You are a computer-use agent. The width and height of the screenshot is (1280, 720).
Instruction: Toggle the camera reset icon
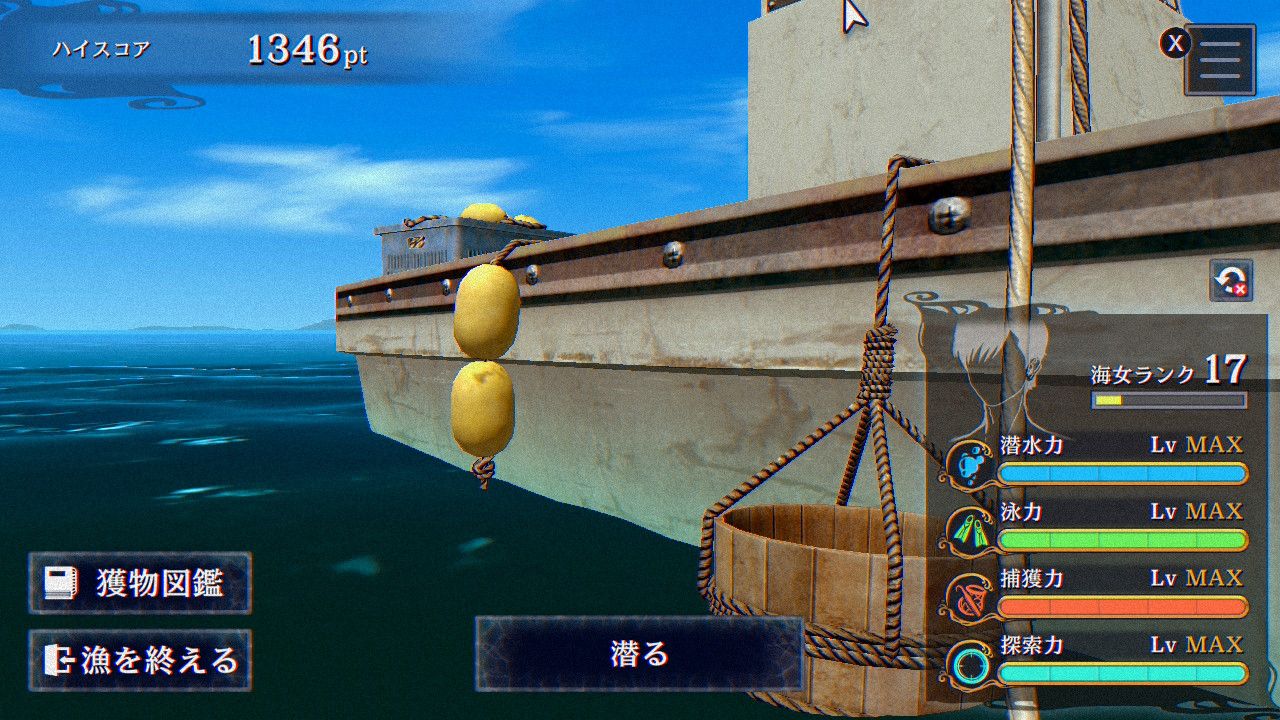[x=1231, y=281]
